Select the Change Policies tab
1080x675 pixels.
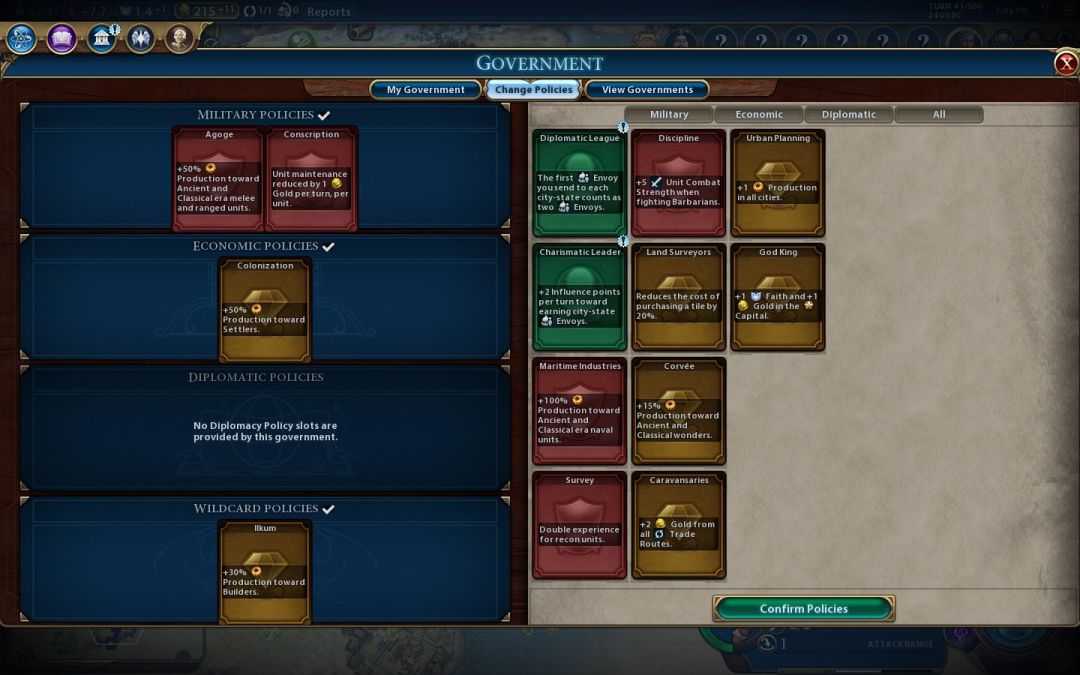point(533,90)
